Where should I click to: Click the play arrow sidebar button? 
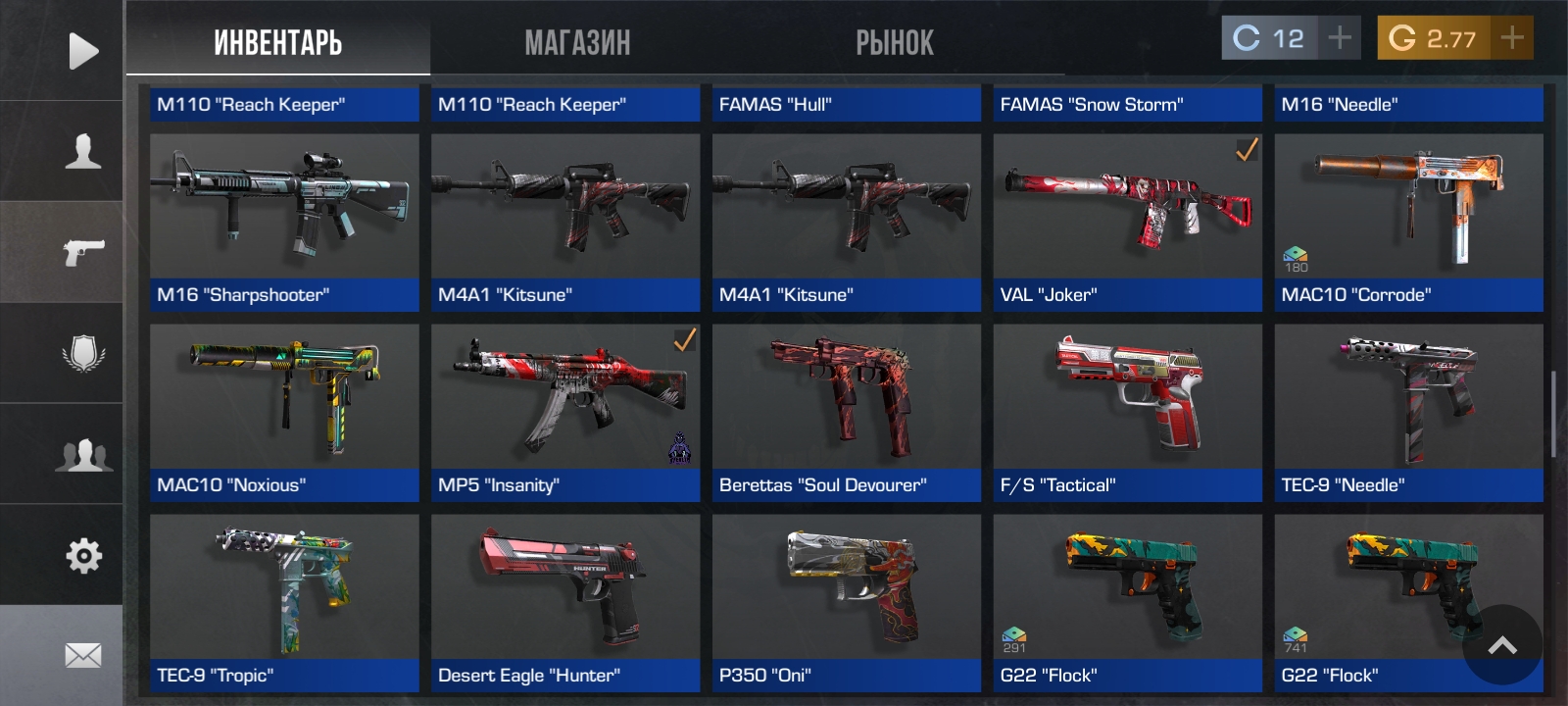coord(83,51)
